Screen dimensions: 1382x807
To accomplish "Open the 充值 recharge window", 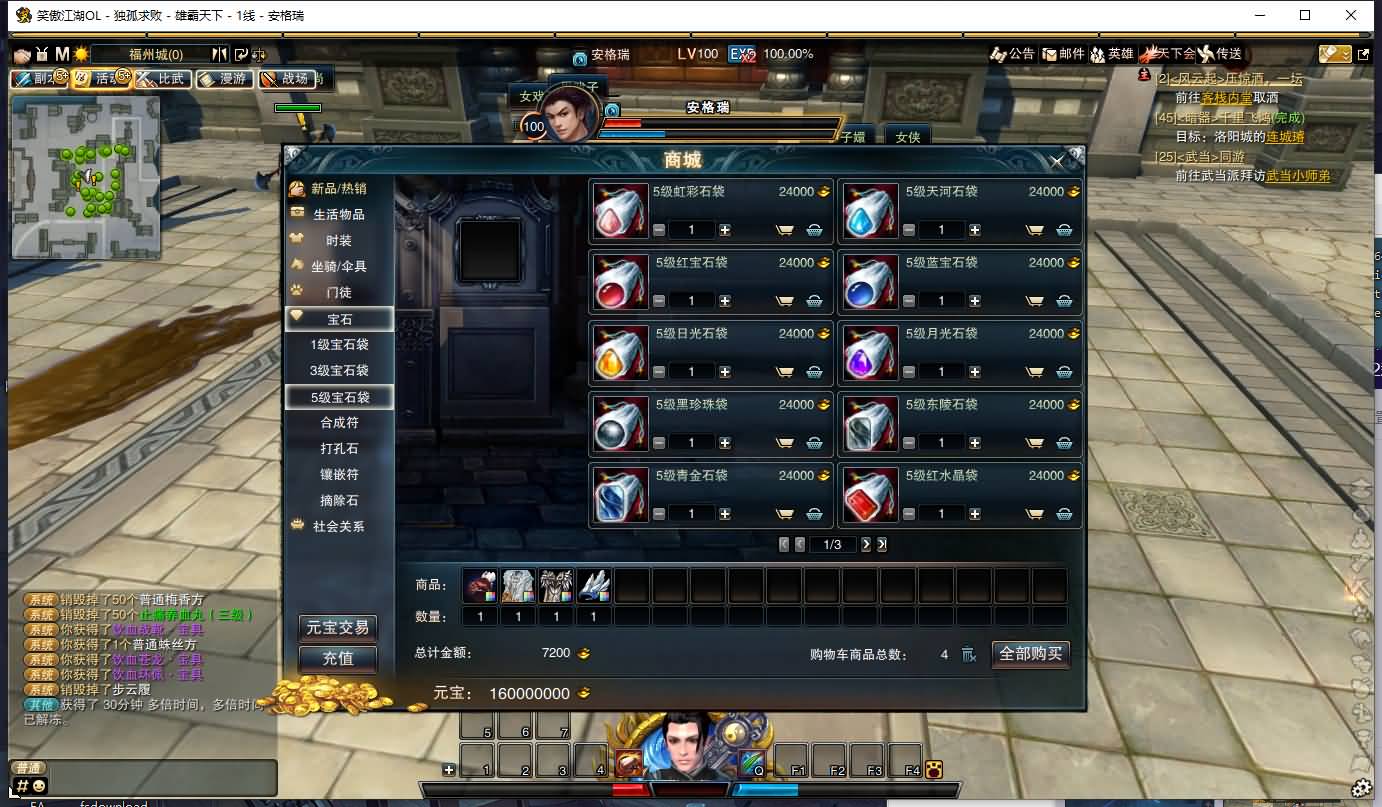I will [337, 659].
